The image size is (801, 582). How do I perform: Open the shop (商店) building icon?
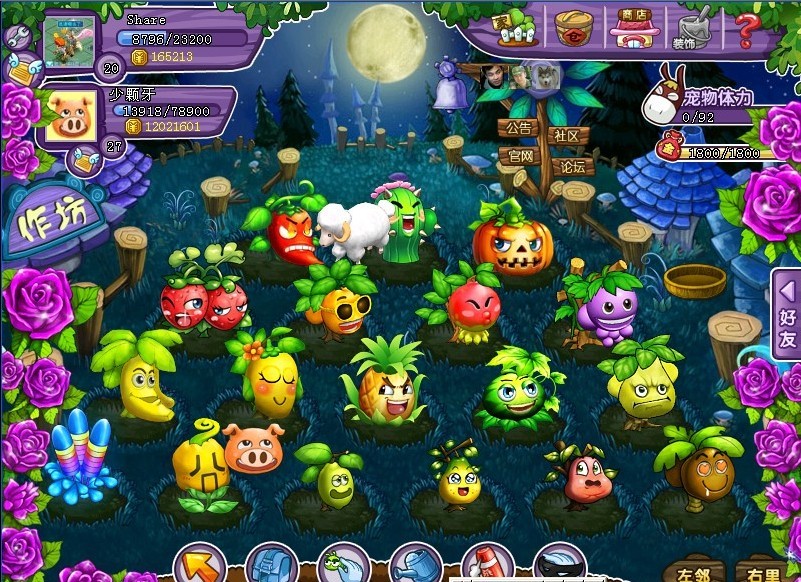click(632, 29)
